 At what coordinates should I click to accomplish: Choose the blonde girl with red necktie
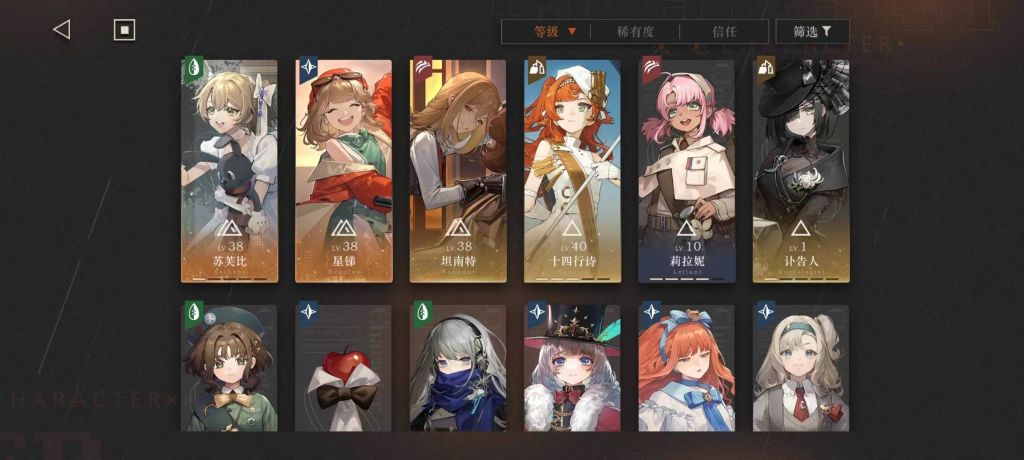pyautogui.click(x=800, y=368)
